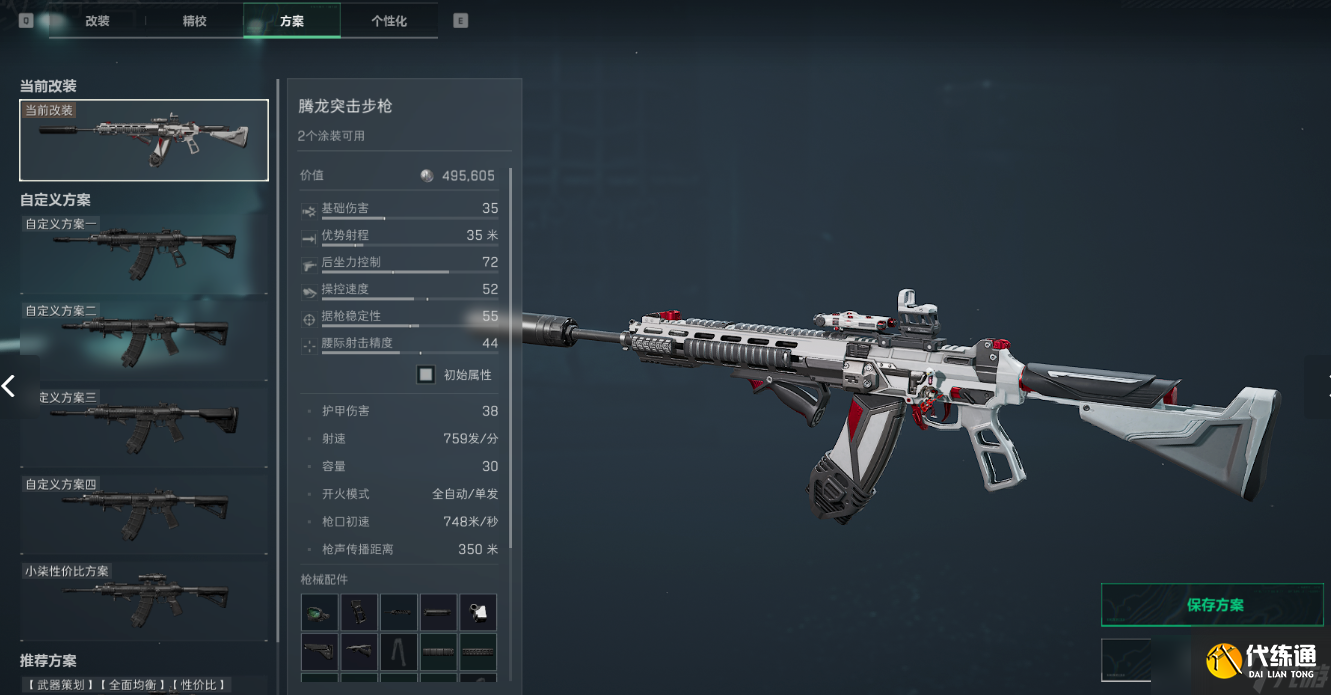Choose the 小柒性价比方案 loadout
This screenshot has height=695, width=1331.
pos(144,600)
